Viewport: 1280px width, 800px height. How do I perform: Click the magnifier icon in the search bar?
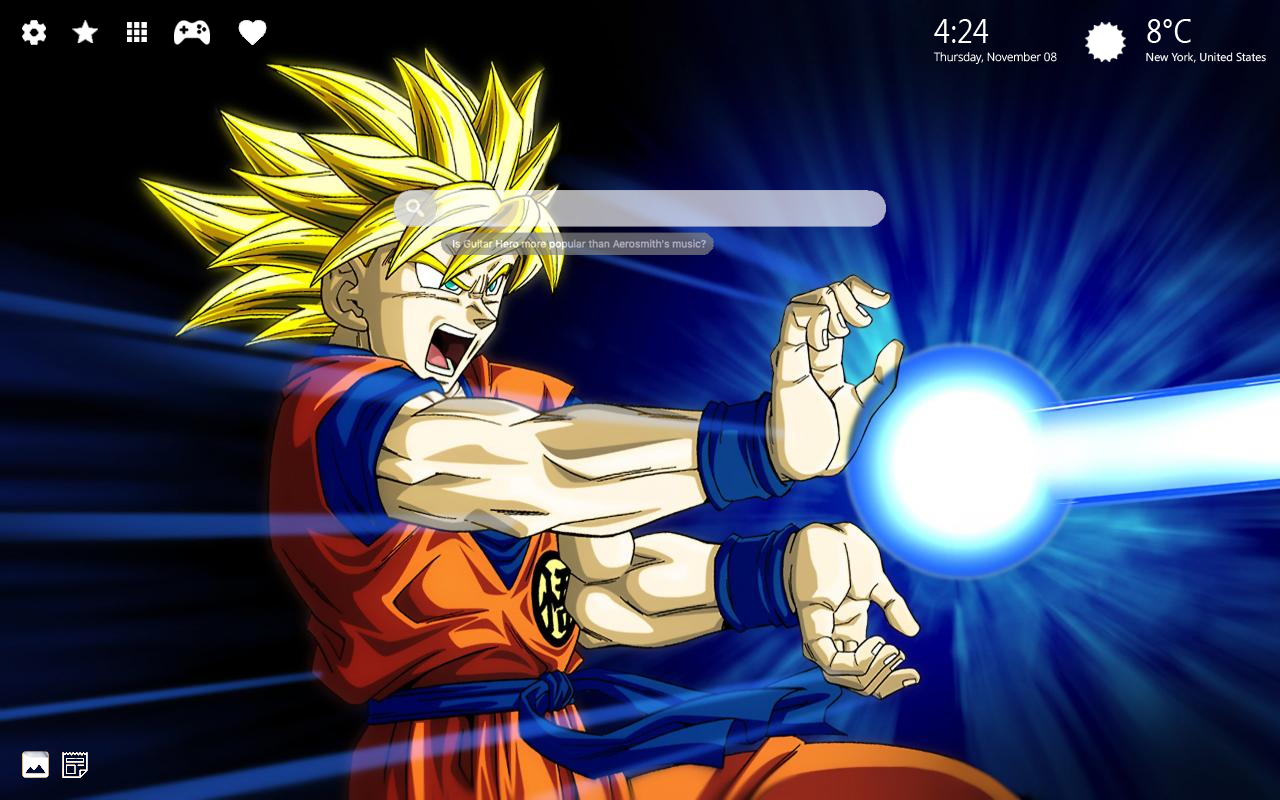tap(415, 208)
